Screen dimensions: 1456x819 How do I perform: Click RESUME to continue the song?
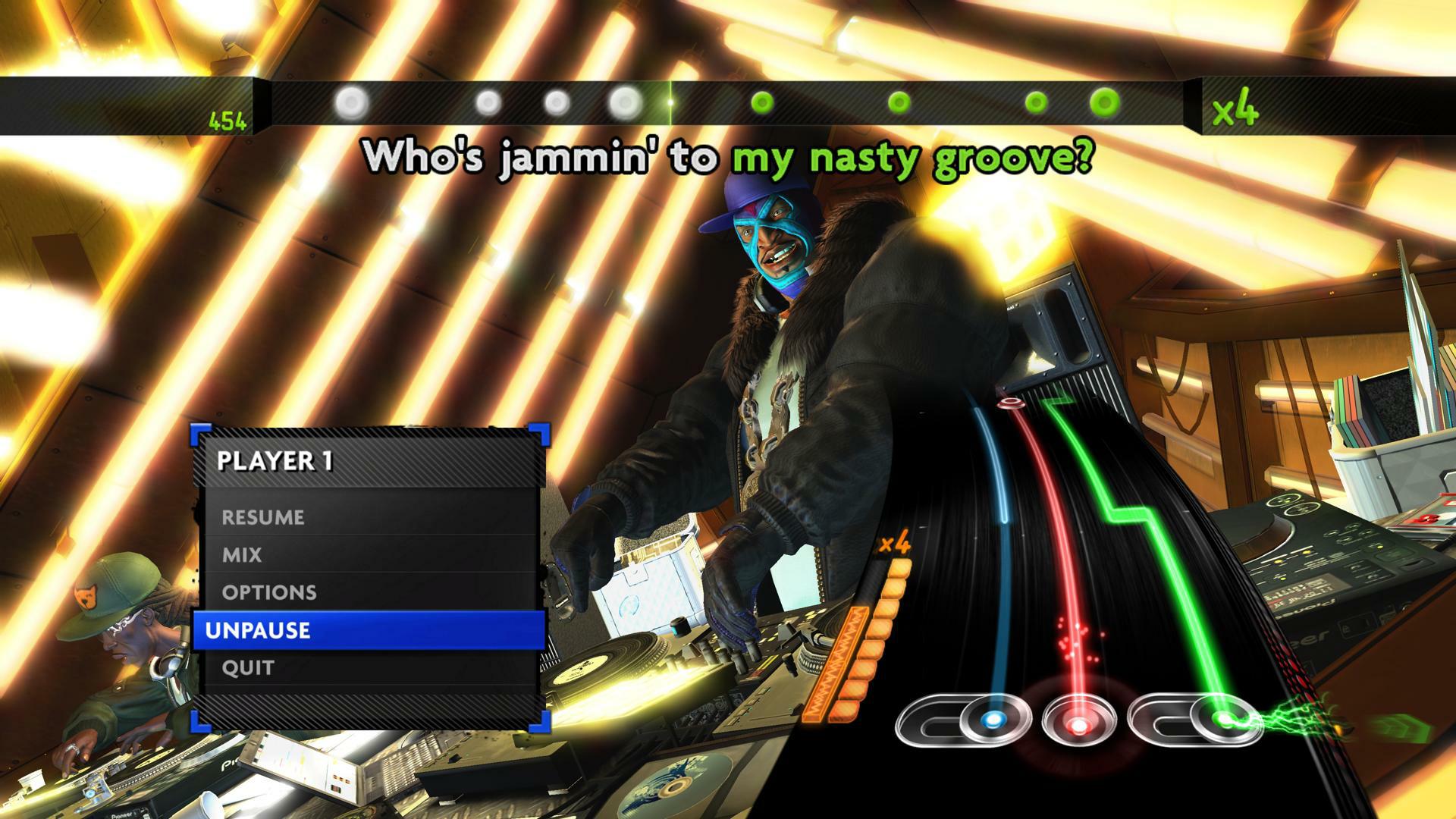click(x=262, y=517)
